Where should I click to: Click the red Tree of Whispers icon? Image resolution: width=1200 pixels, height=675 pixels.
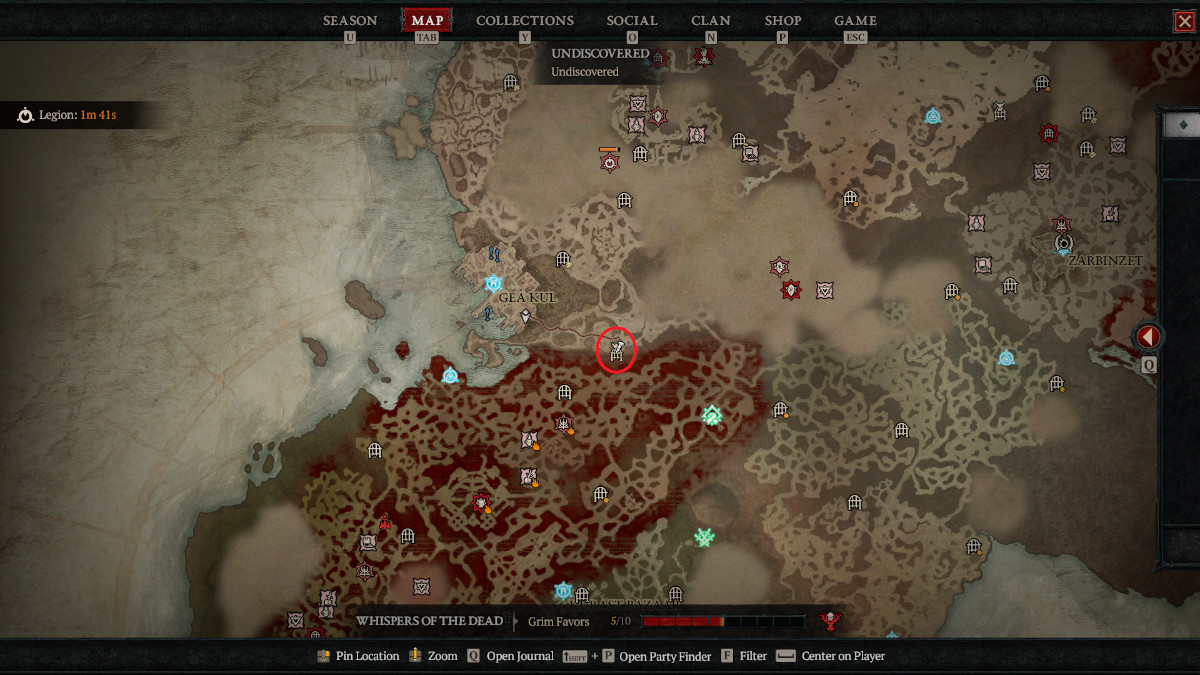point(829,622)
